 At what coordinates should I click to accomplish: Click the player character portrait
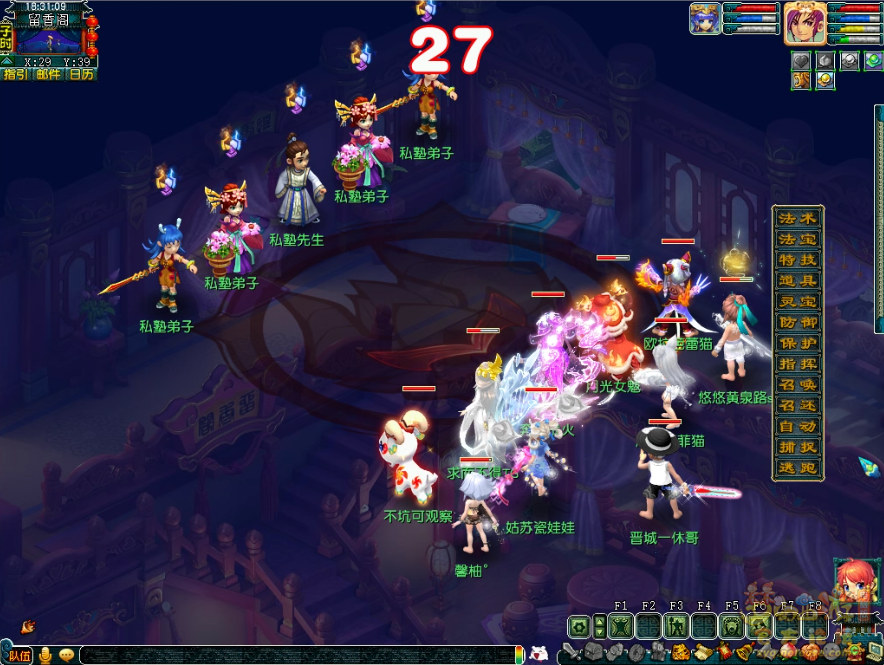804,22
